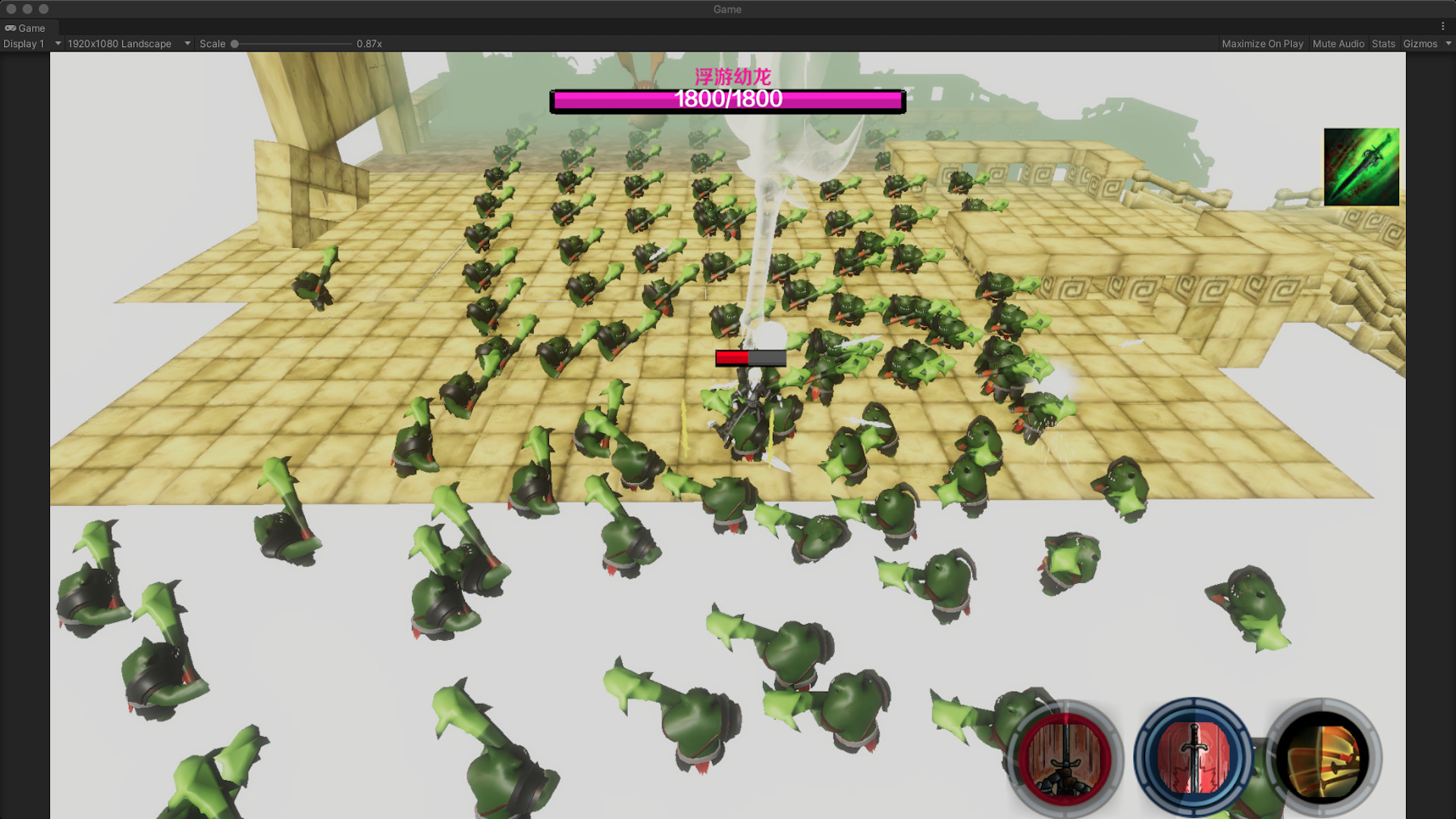Enable Maximize On Play
Screen dimensions: 1456x819
1262,43
